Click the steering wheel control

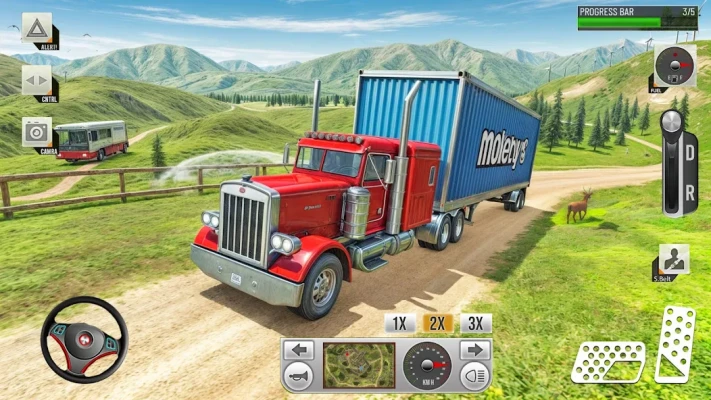point(84,339)
